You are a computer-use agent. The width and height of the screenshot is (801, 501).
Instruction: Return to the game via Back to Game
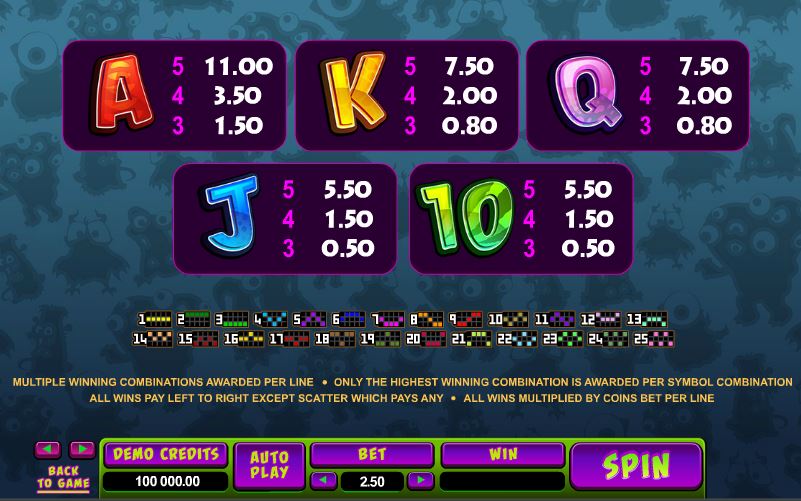click(64, 478)
